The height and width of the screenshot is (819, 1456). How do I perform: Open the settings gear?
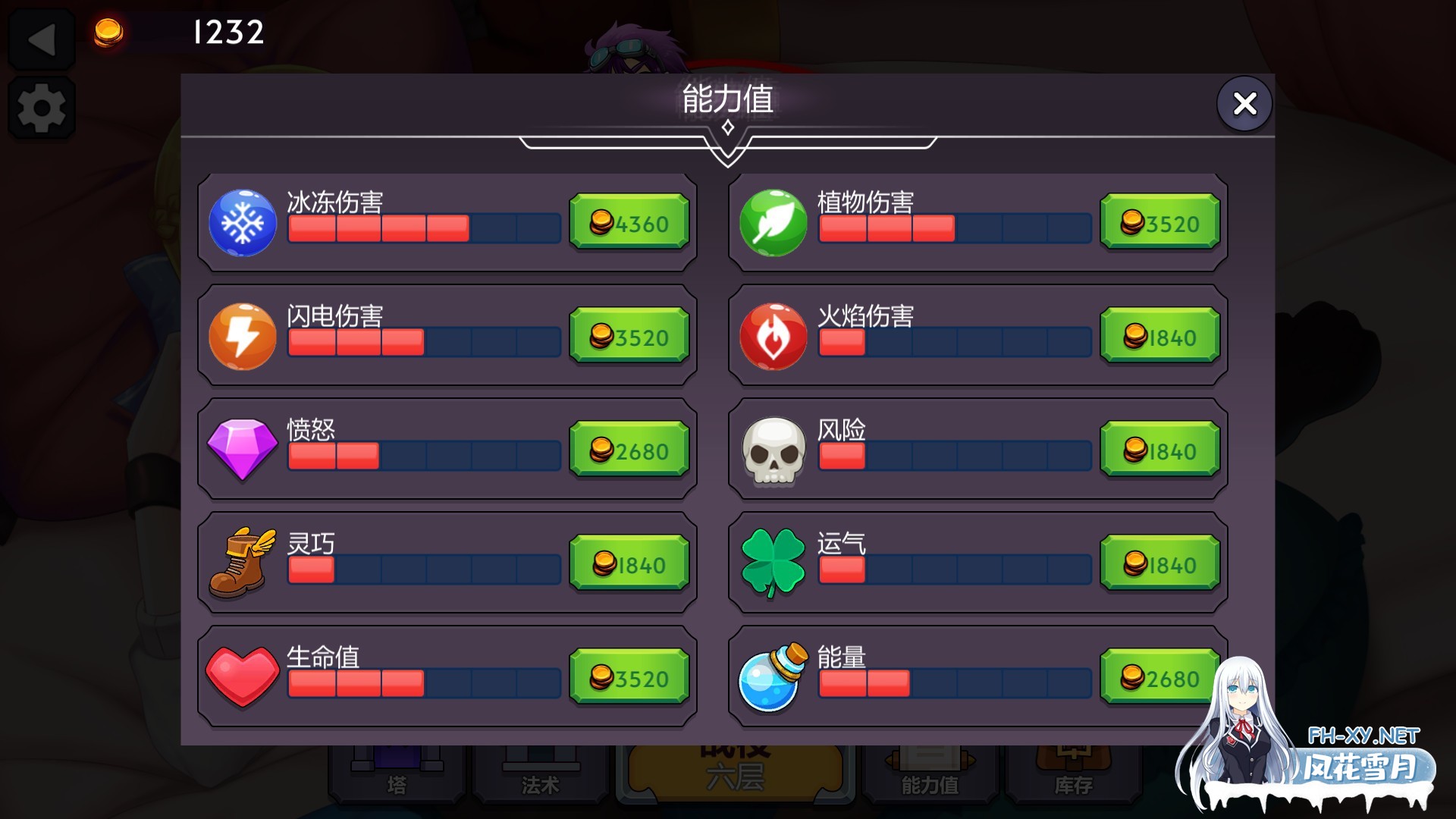click(42, 106)
